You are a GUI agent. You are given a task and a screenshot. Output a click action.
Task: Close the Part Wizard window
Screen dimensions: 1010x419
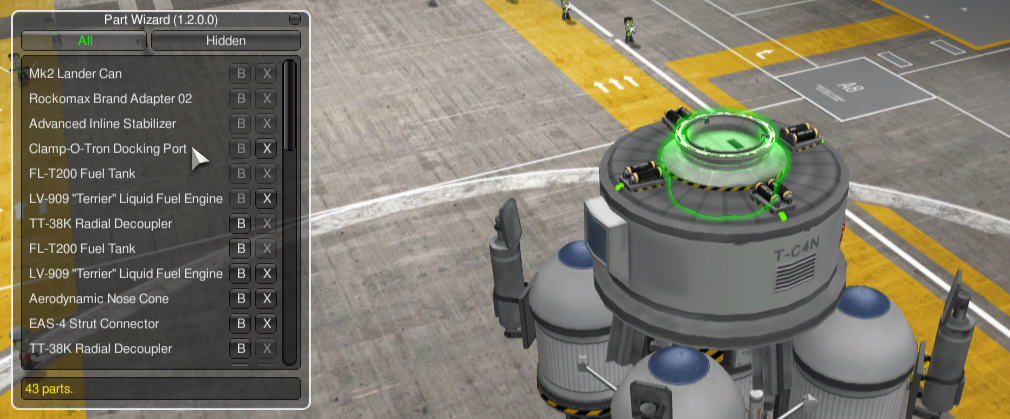pos(294,19)
